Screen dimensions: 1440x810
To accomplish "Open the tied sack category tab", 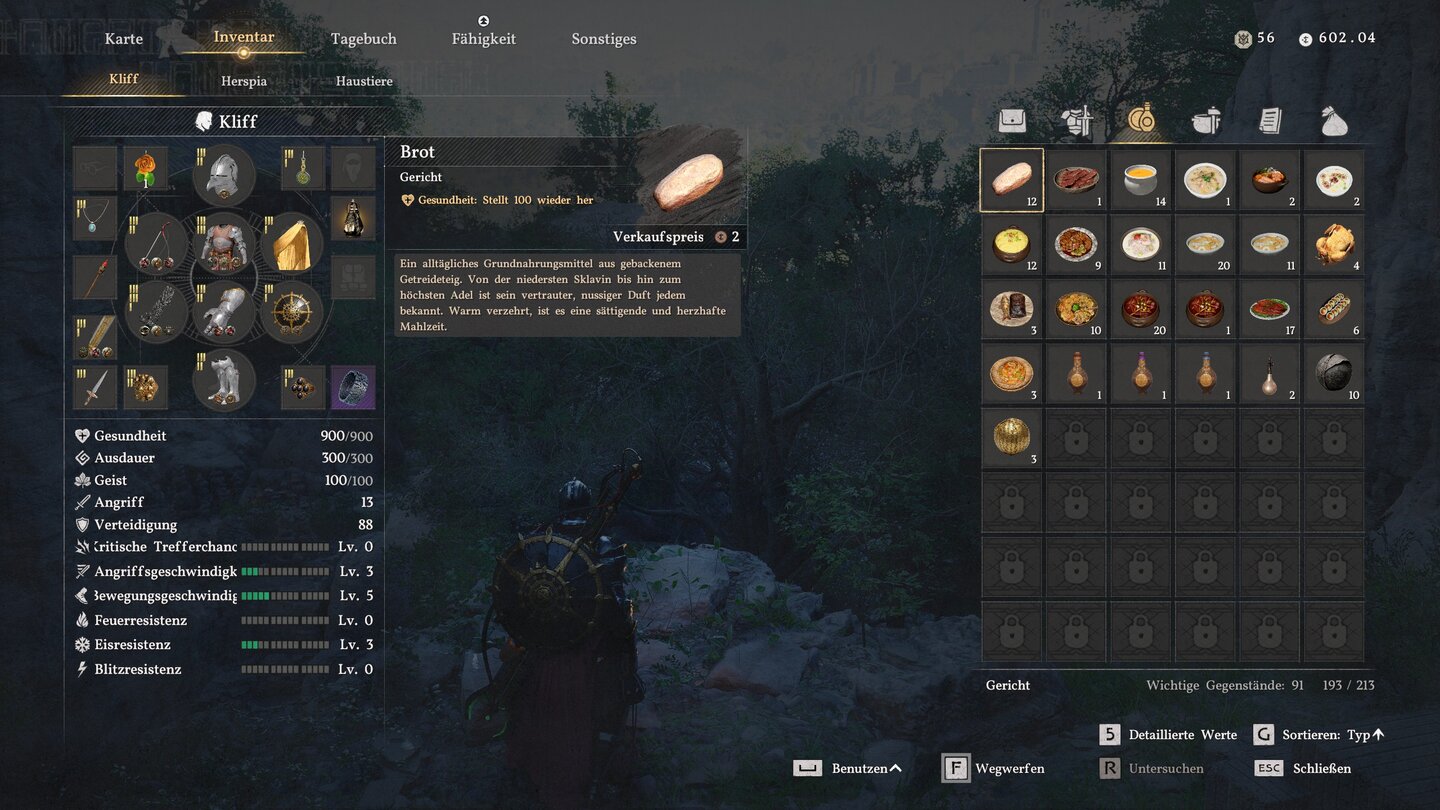I will (x=1334, y=121).
